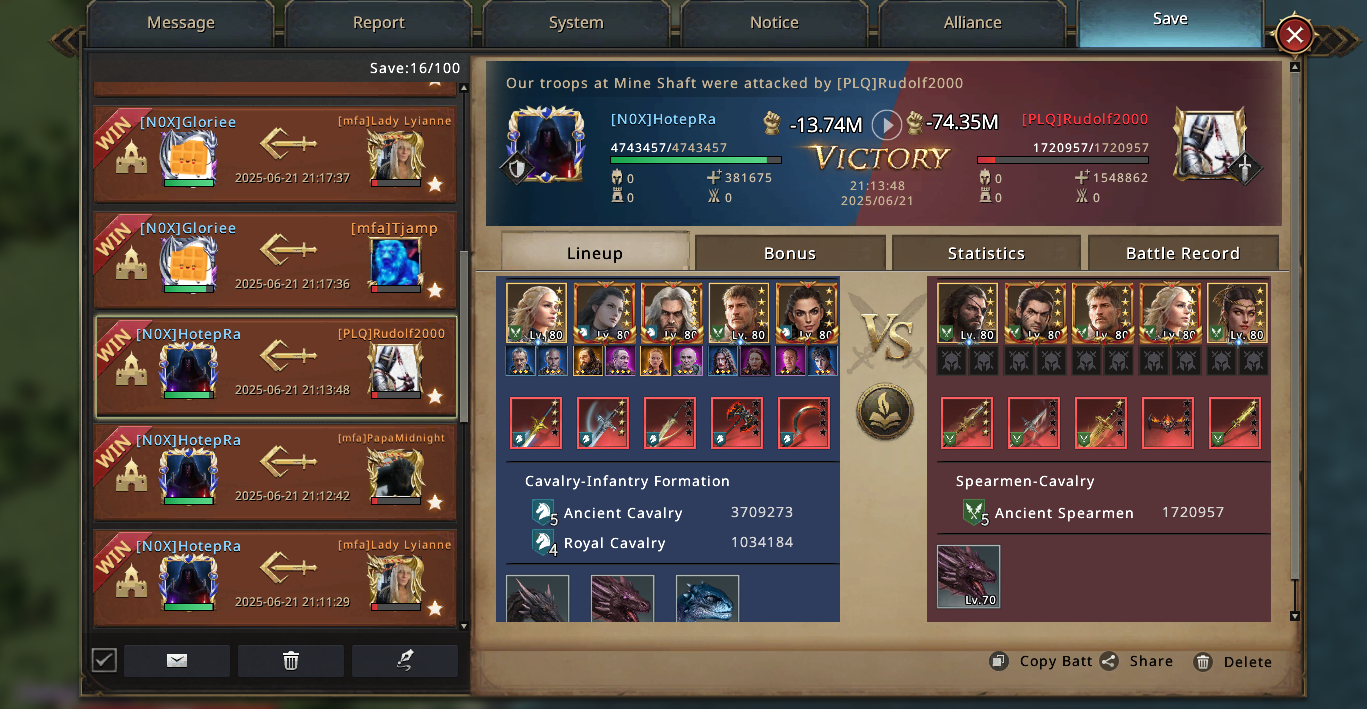This screenshot has height=709, width=1367.
Task: Select the Lv. 70 dragon thumbnail
Action: coord(968,576)
